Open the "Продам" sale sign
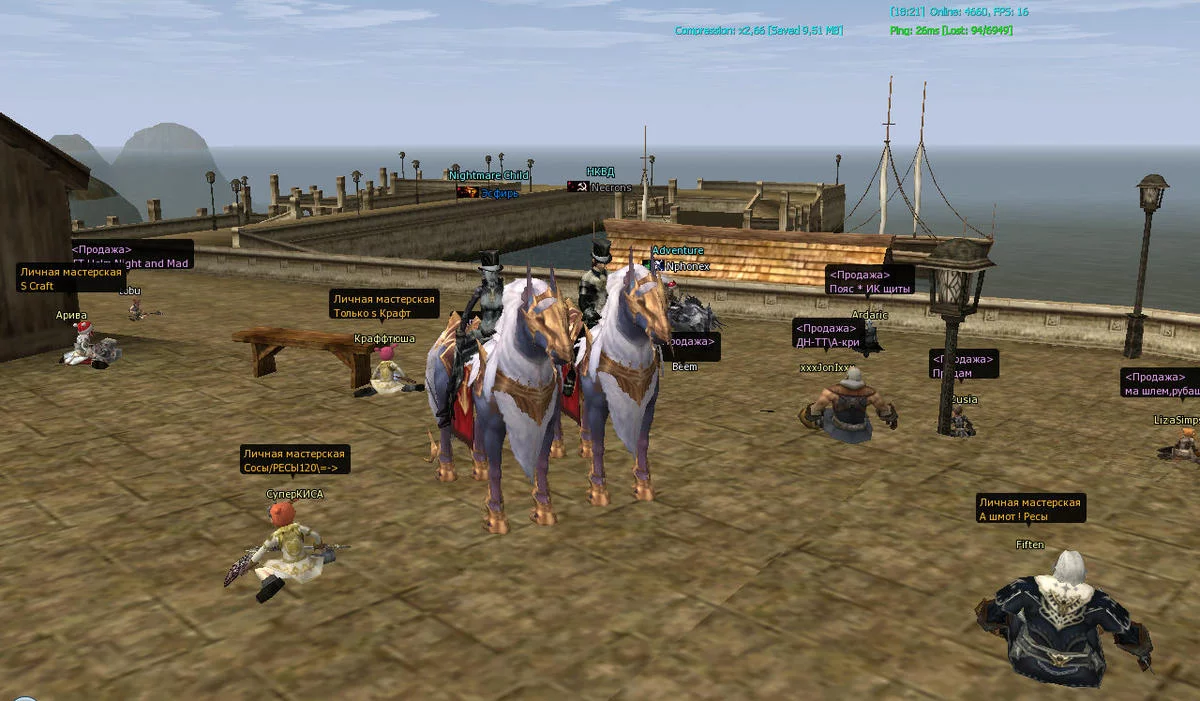 [x=963, y=366]
